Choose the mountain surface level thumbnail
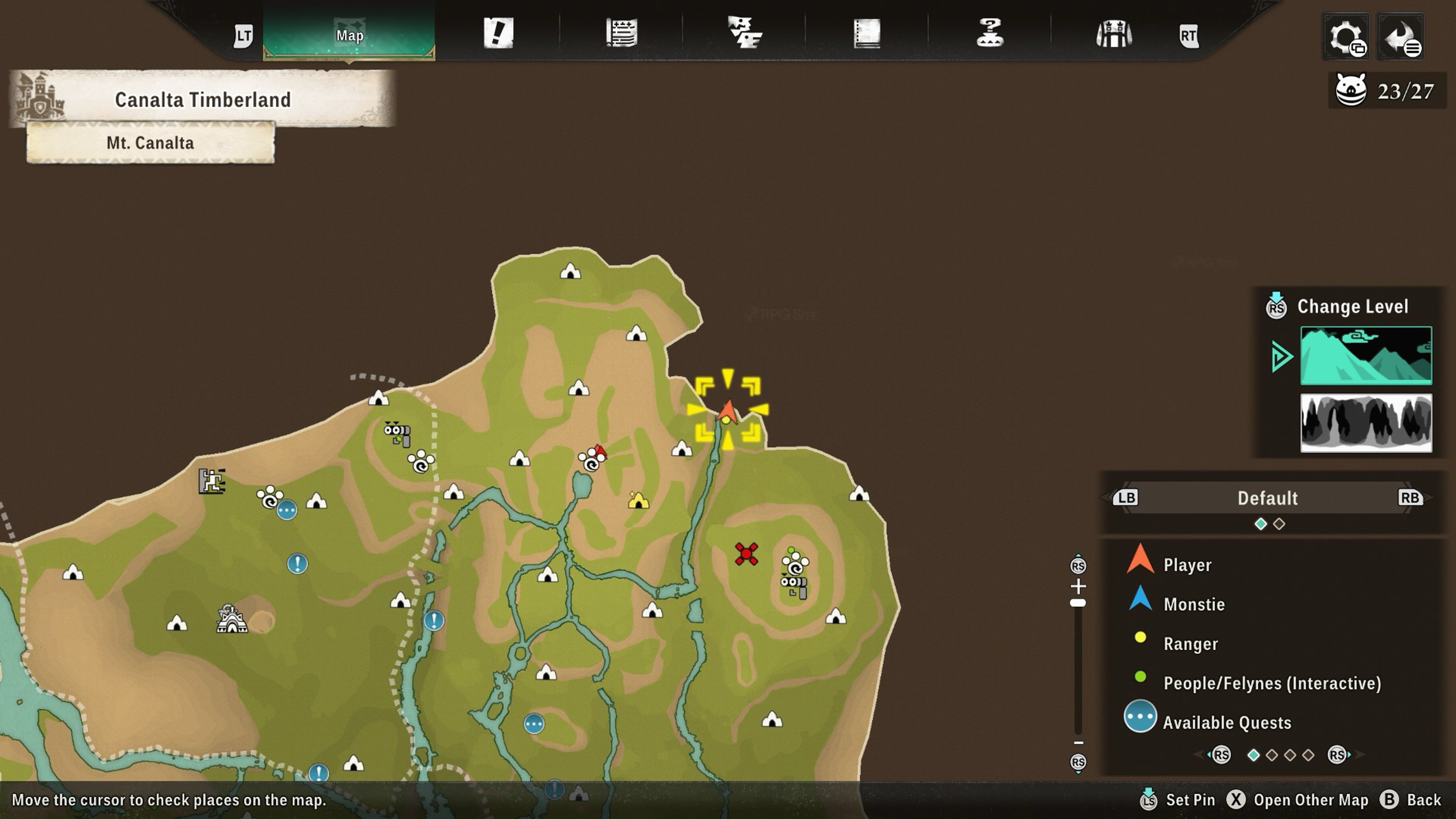The width and height of the screenshot is (1456, 819). click(x=1366, y=355)
